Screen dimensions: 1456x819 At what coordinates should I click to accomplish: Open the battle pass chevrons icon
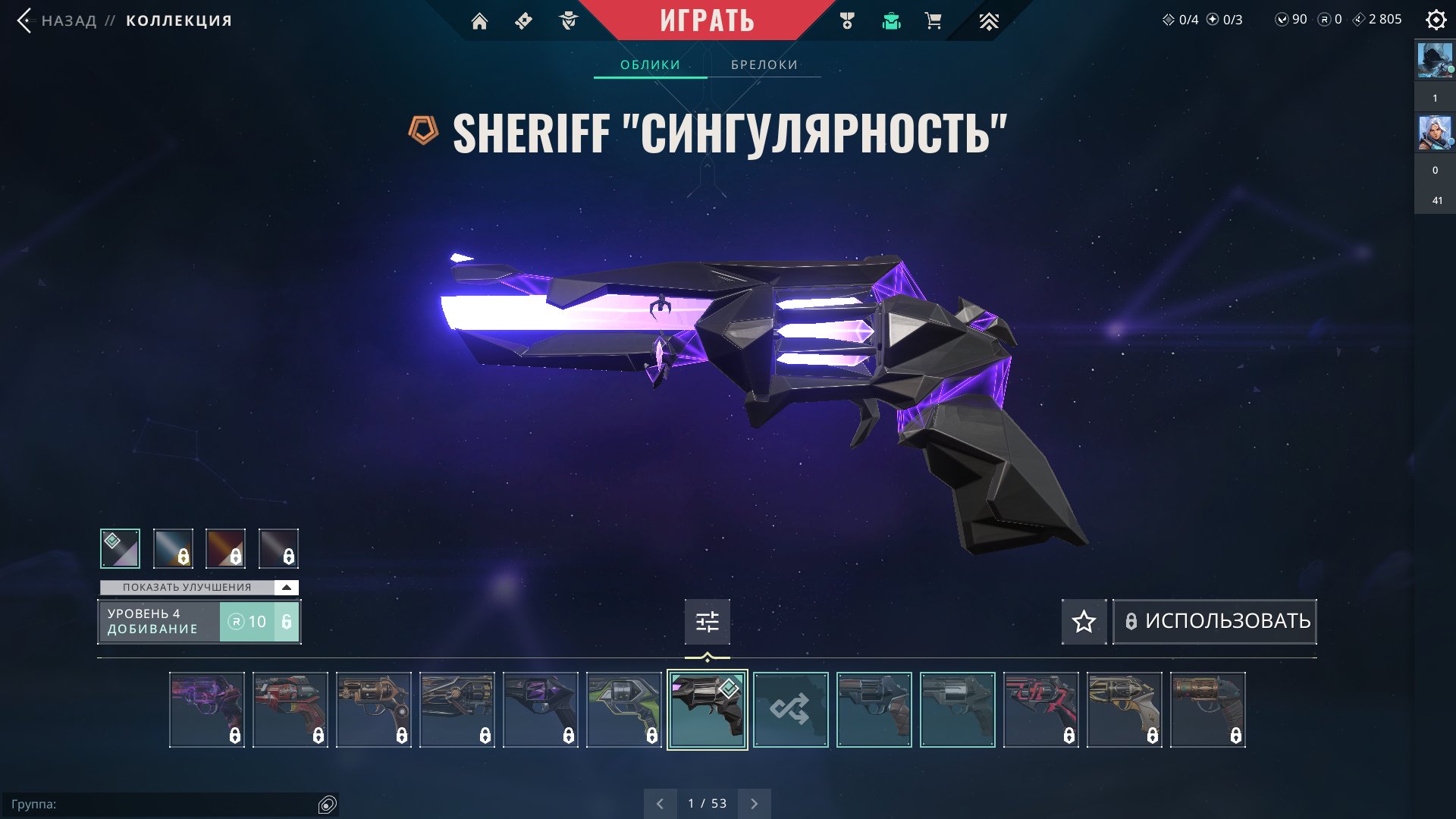pyautogui.click(x=988, y=21)
